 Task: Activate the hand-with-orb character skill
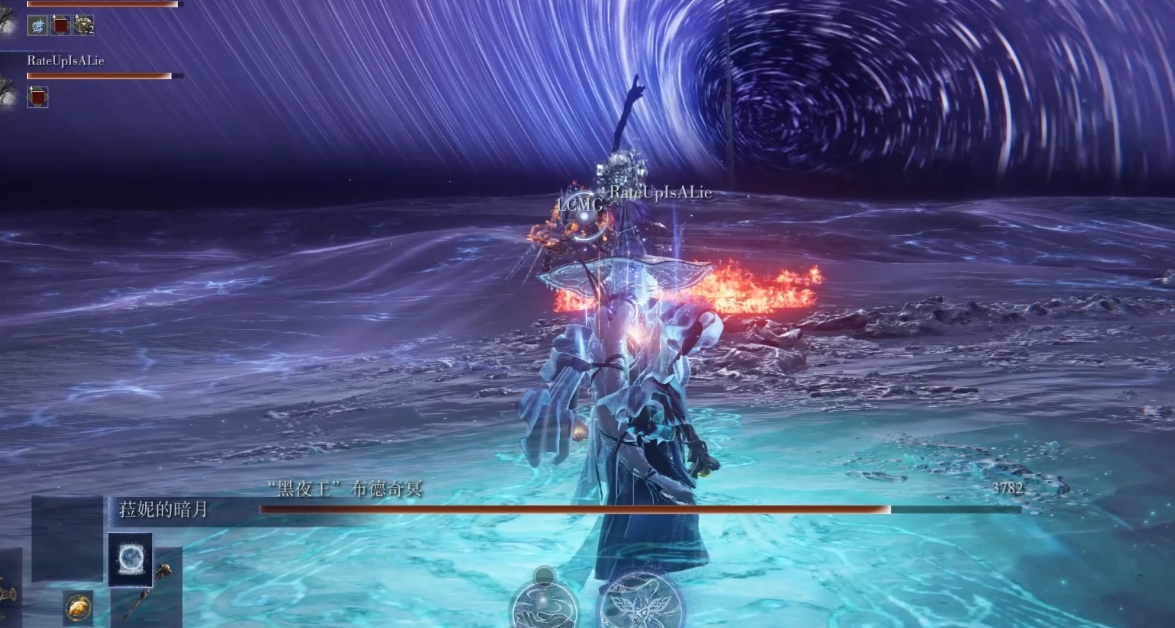pyautogui.click(x=543, y=603)
